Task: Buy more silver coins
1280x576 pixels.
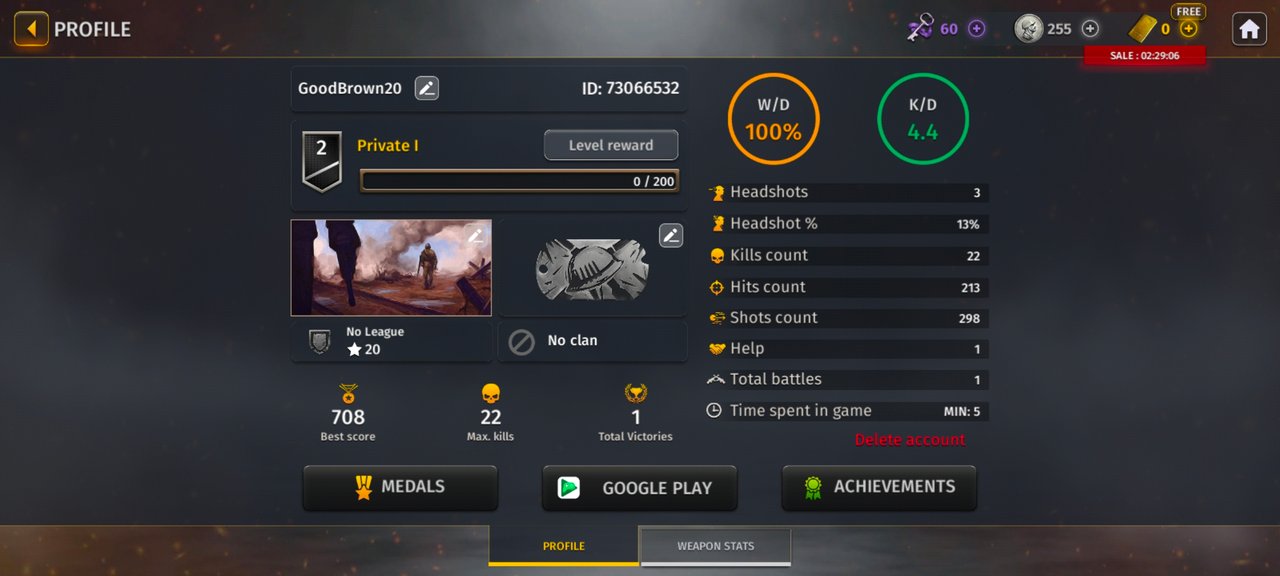Action: (1091, 29)
